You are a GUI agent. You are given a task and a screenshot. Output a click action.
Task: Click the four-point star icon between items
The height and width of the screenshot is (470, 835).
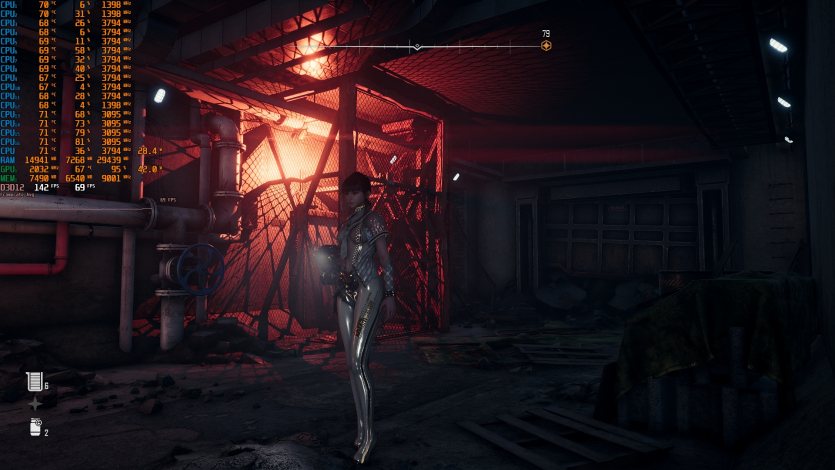(35, 404)
